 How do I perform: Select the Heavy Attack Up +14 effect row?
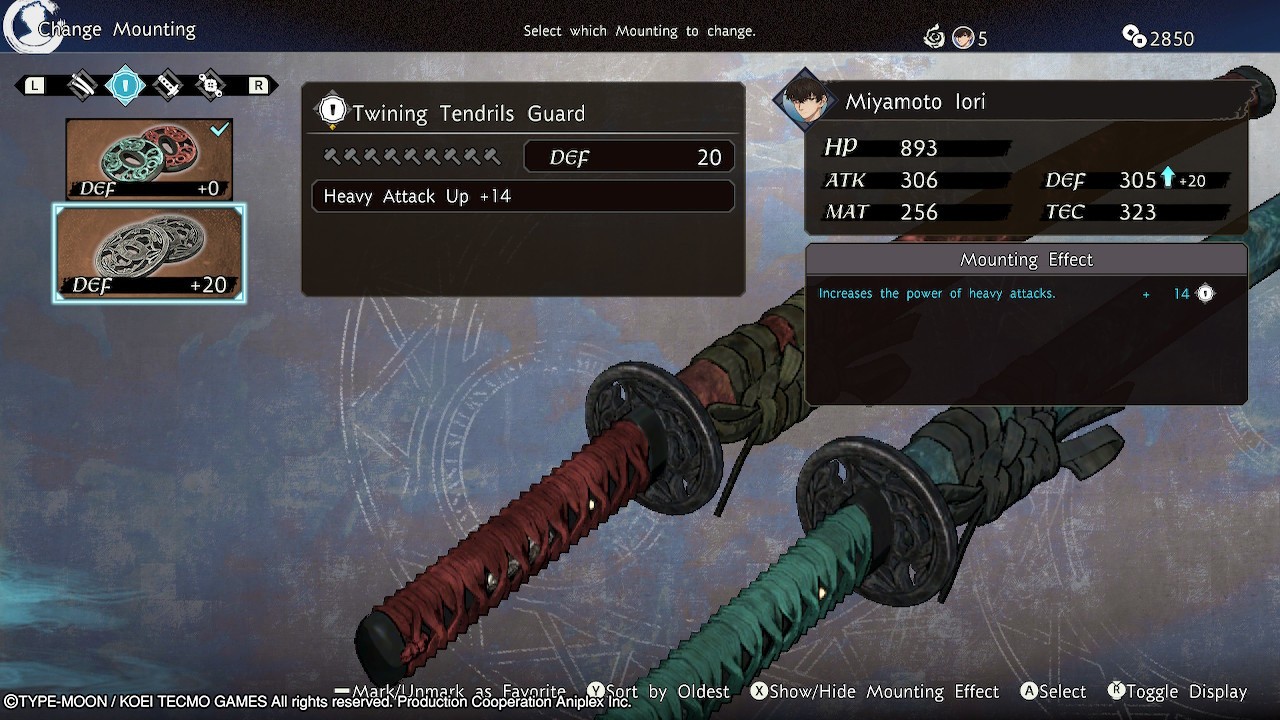click(523, 196)
